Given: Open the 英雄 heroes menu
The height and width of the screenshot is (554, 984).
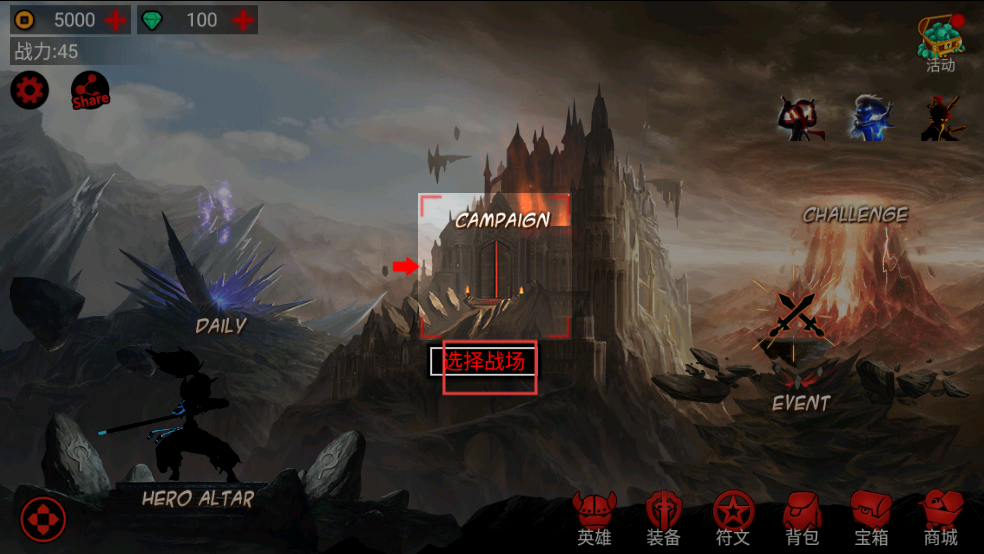Looking at the screenshot, I should click(593, 518).
